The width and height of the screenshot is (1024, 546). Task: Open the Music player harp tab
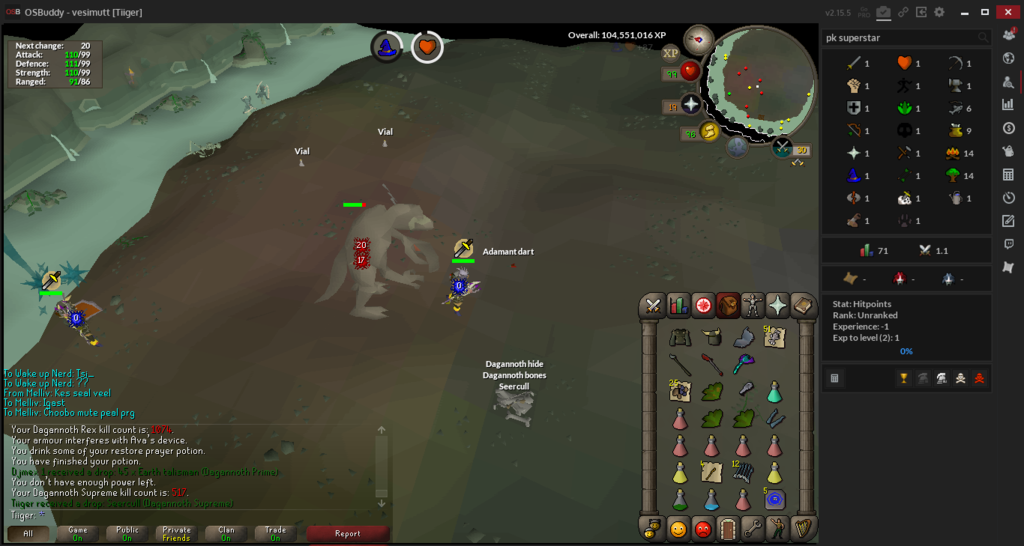(803, 528)
